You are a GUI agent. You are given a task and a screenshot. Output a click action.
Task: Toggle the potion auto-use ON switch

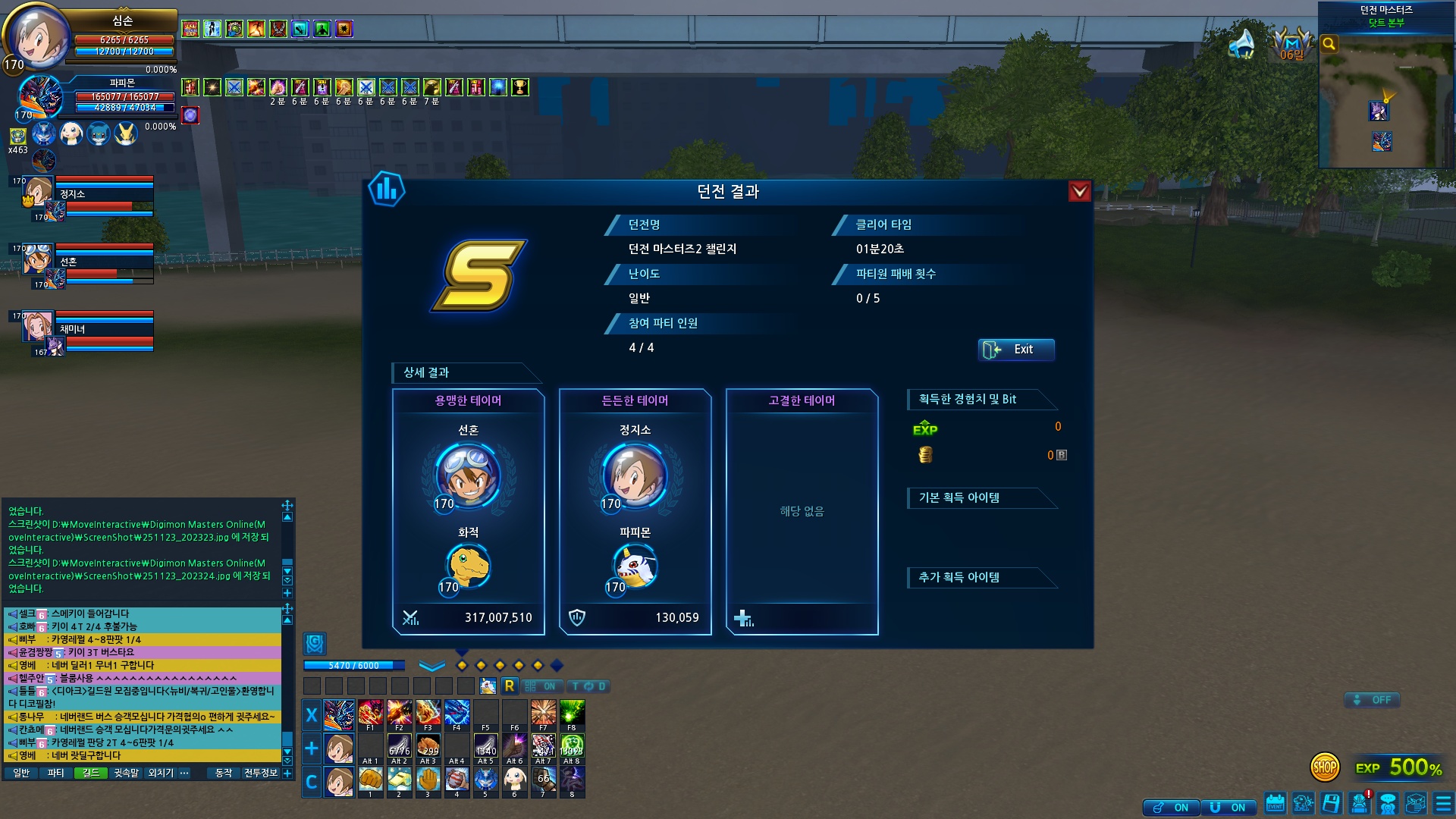coord(1172,808)
